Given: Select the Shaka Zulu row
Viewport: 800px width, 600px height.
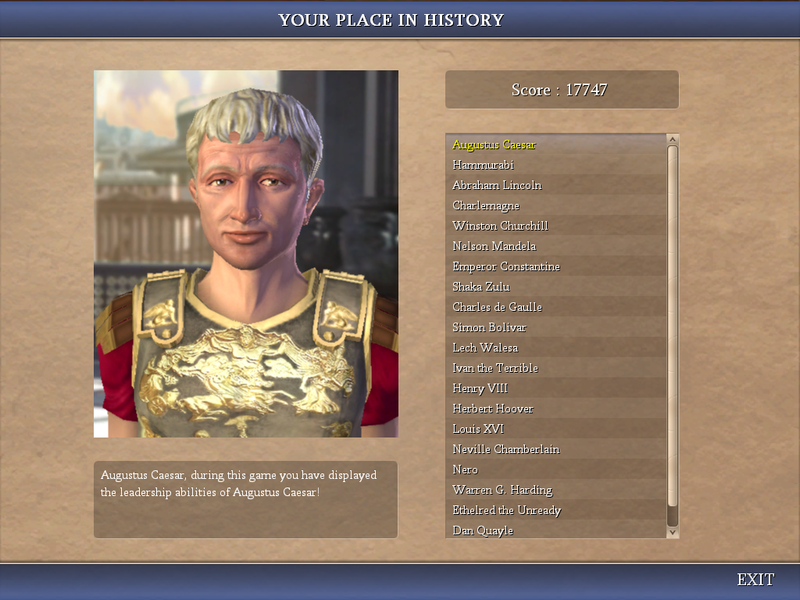Looking at the screenshot, I should point(482,287).
